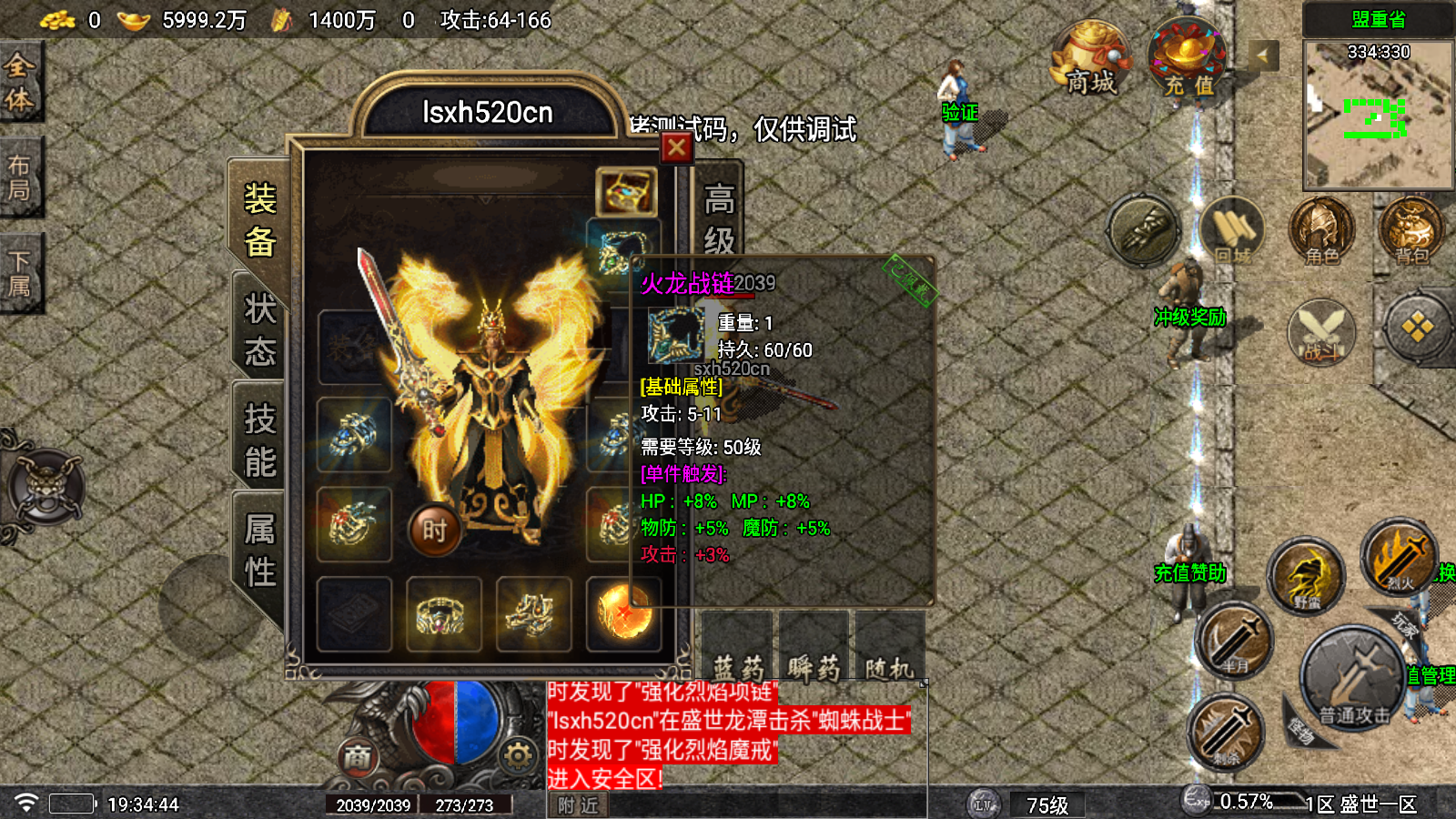Activate the 半月 half-moon skill
Screen dimensions: 1456x819
(x=1234, y=641)
